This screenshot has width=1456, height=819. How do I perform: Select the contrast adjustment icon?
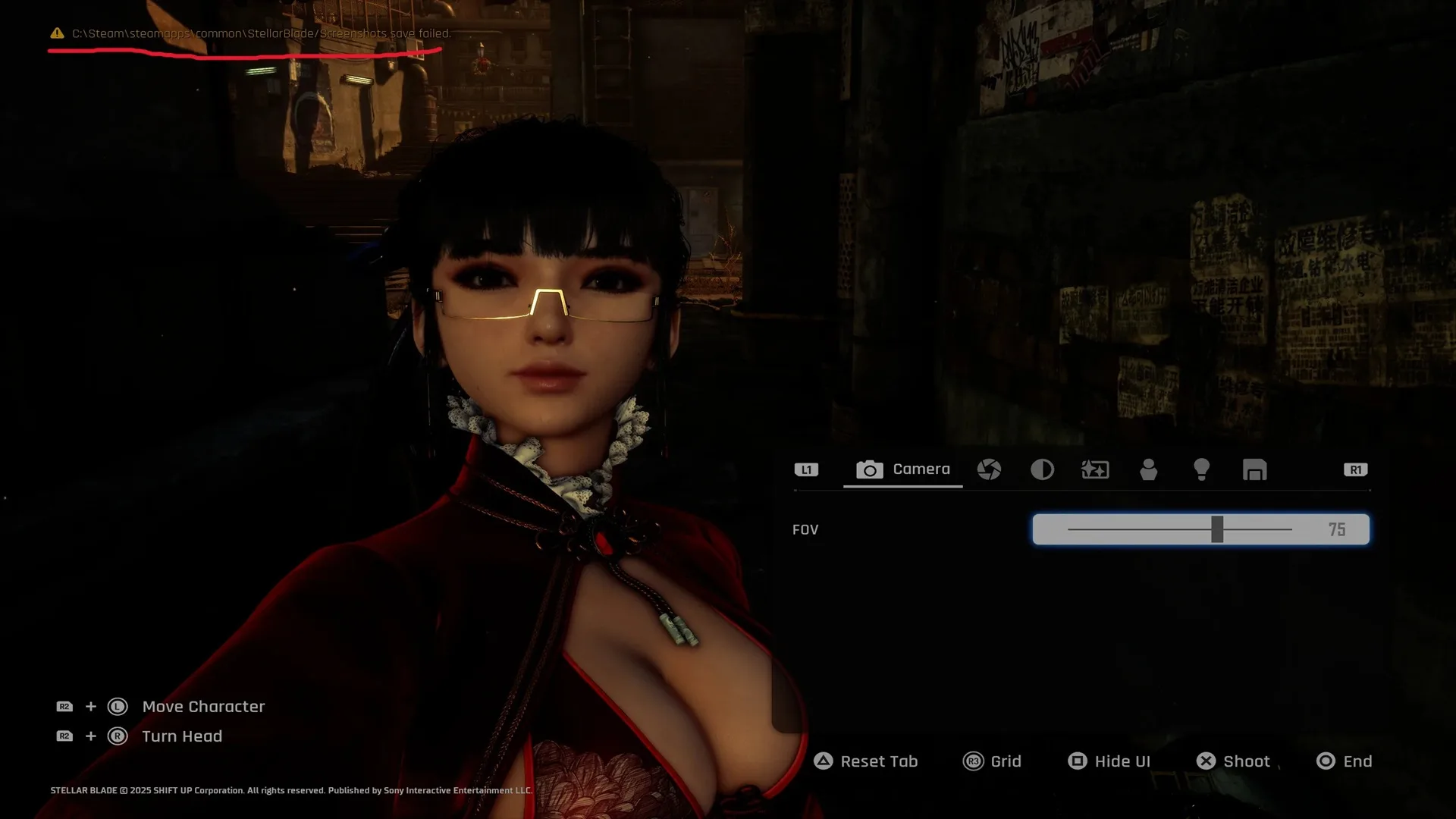(1042, 469)
